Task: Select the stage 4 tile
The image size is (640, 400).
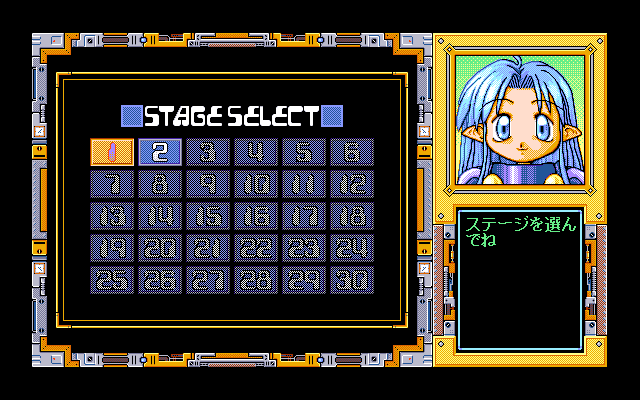Action: tap(255, 152)
